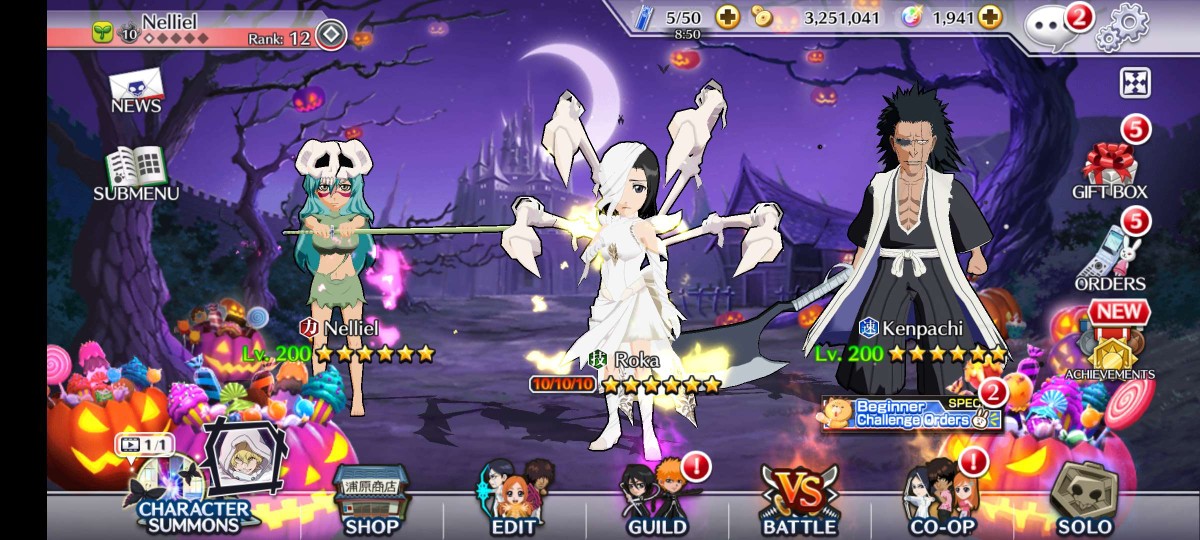The image size is (1200, 540).
Task: Open the Guild menu
Action: tap(657, 500)
